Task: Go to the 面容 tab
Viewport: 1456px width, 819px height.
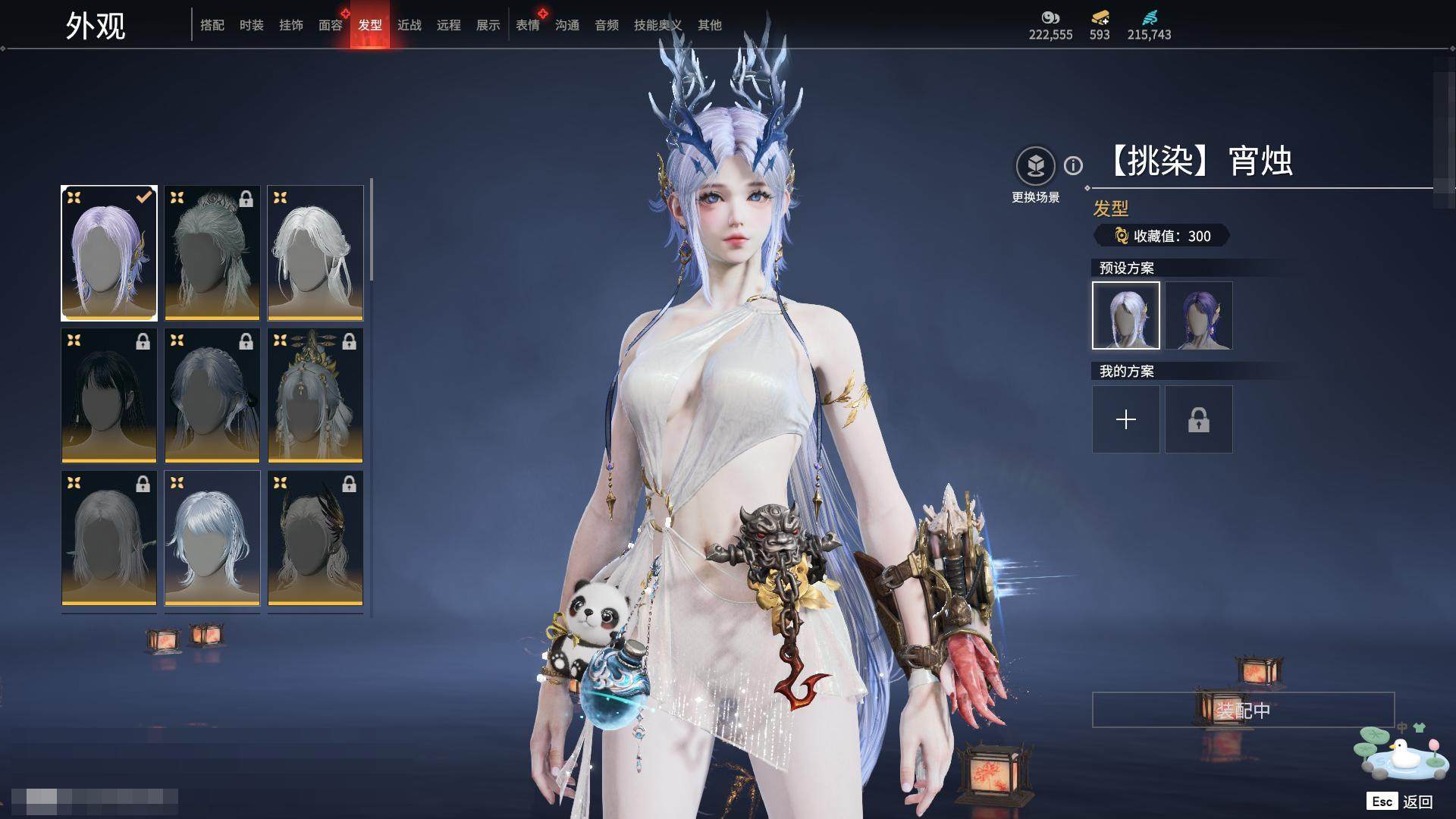Action: tap(331, 25)
